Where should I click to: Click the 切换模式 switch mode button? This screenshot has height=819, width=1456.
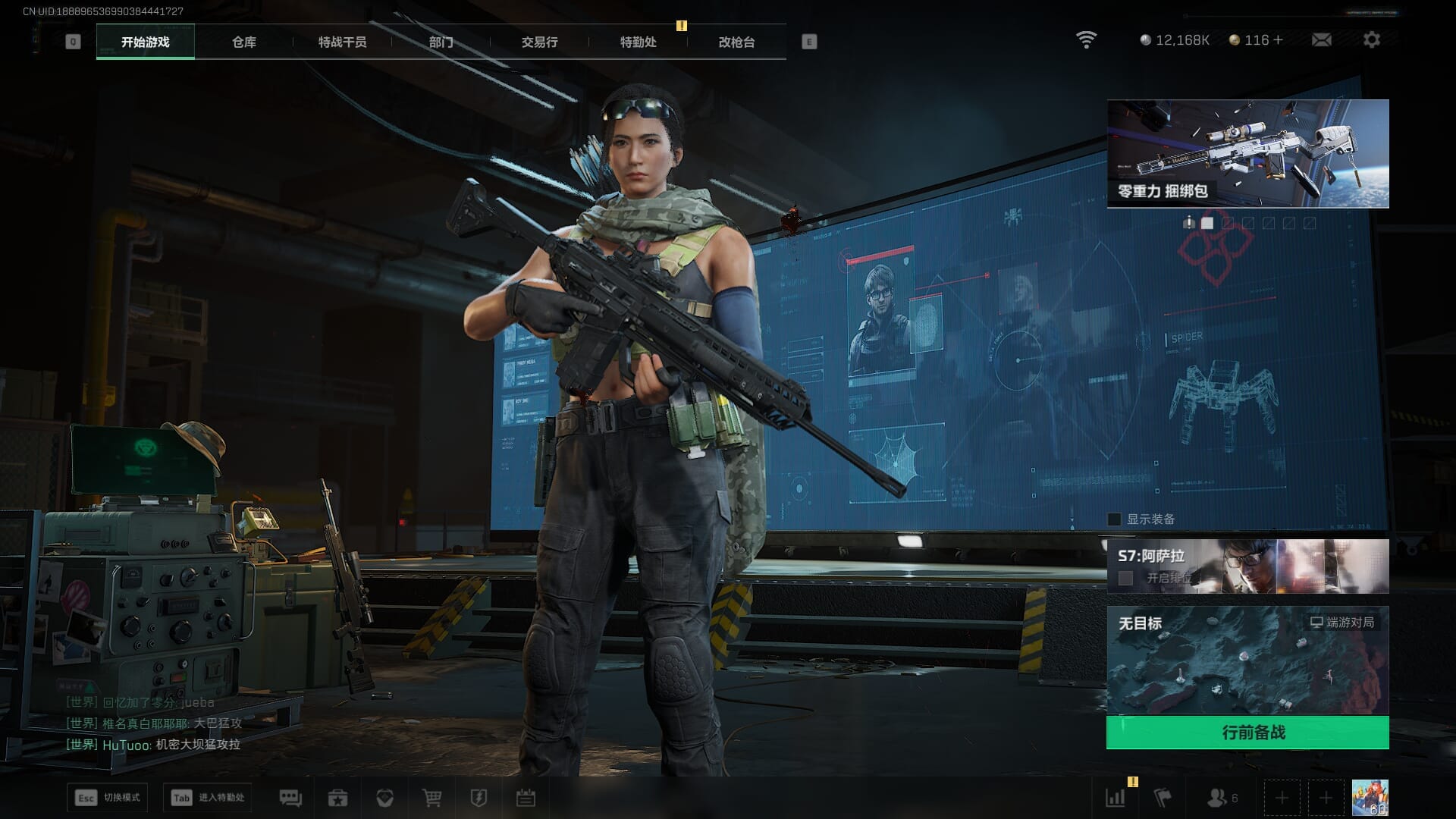(x=107, y=798)
